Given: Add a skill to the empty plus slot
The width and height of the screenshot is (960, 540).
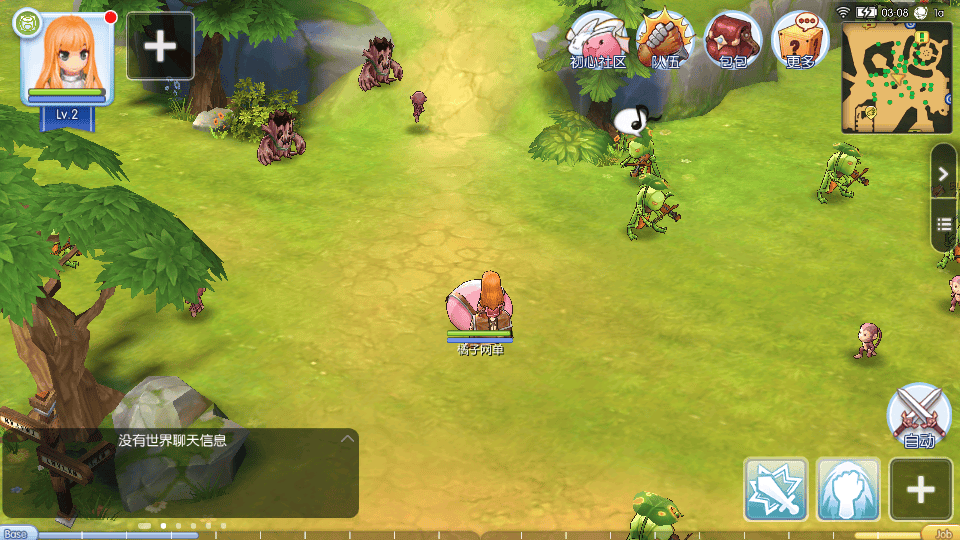Looking at the screenshot, I should (x=921, y=489).
